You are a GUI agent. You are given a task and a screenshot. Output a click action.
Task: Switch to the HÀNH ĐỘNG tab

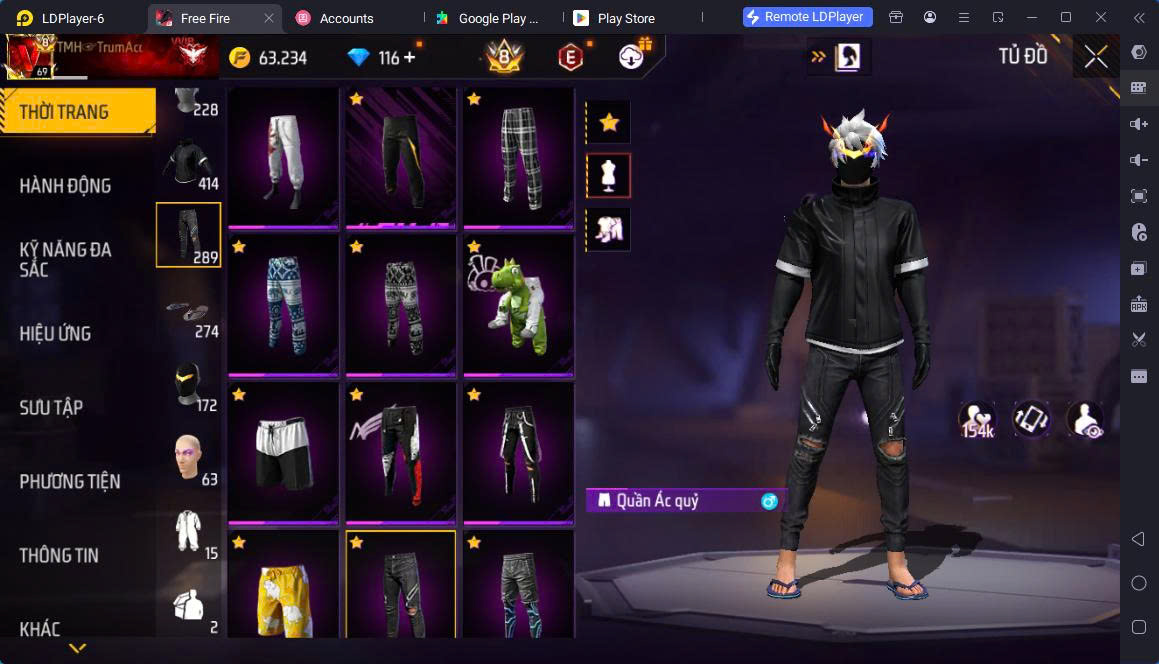66,186
